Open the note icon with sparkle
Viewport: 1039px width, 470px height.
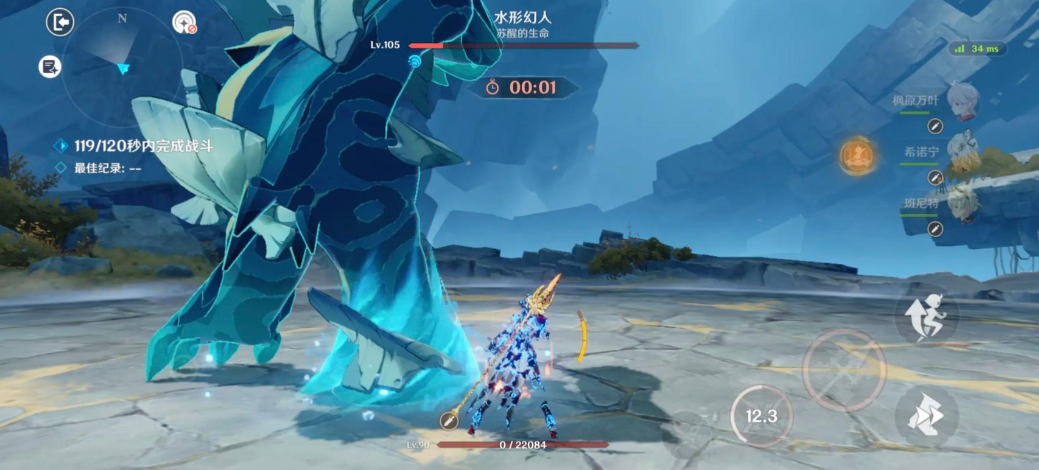(x=50, y=67)
